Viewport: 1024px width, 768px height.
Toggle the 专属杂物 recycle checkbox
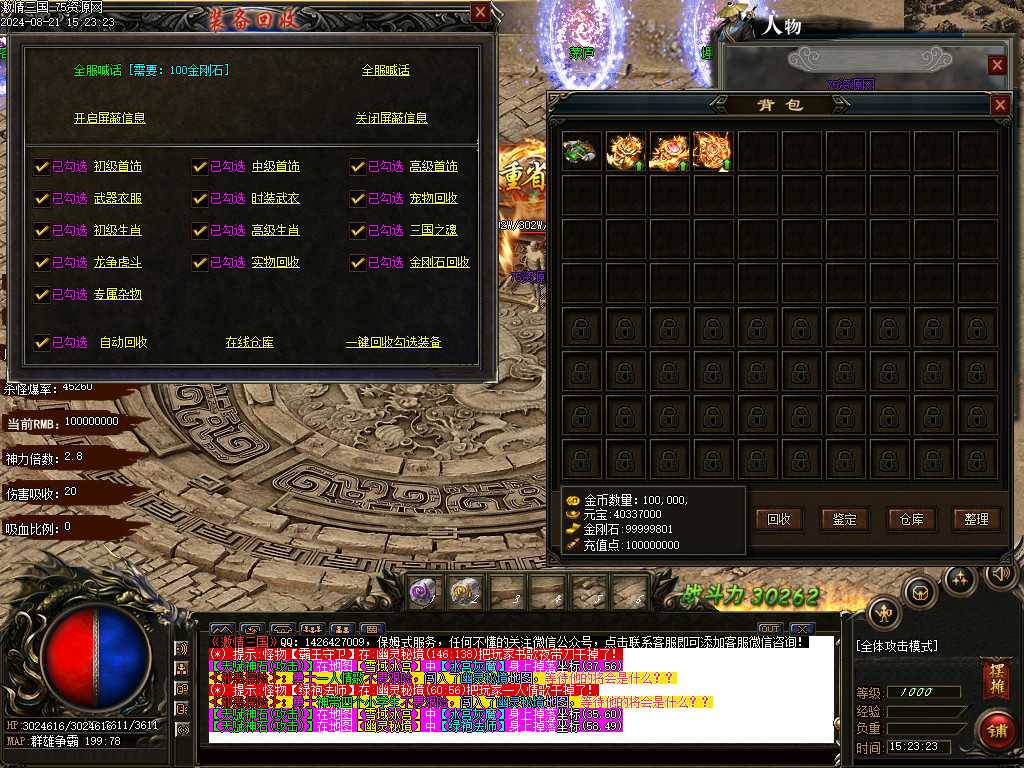pyautogui.click(x=42, y=294)
